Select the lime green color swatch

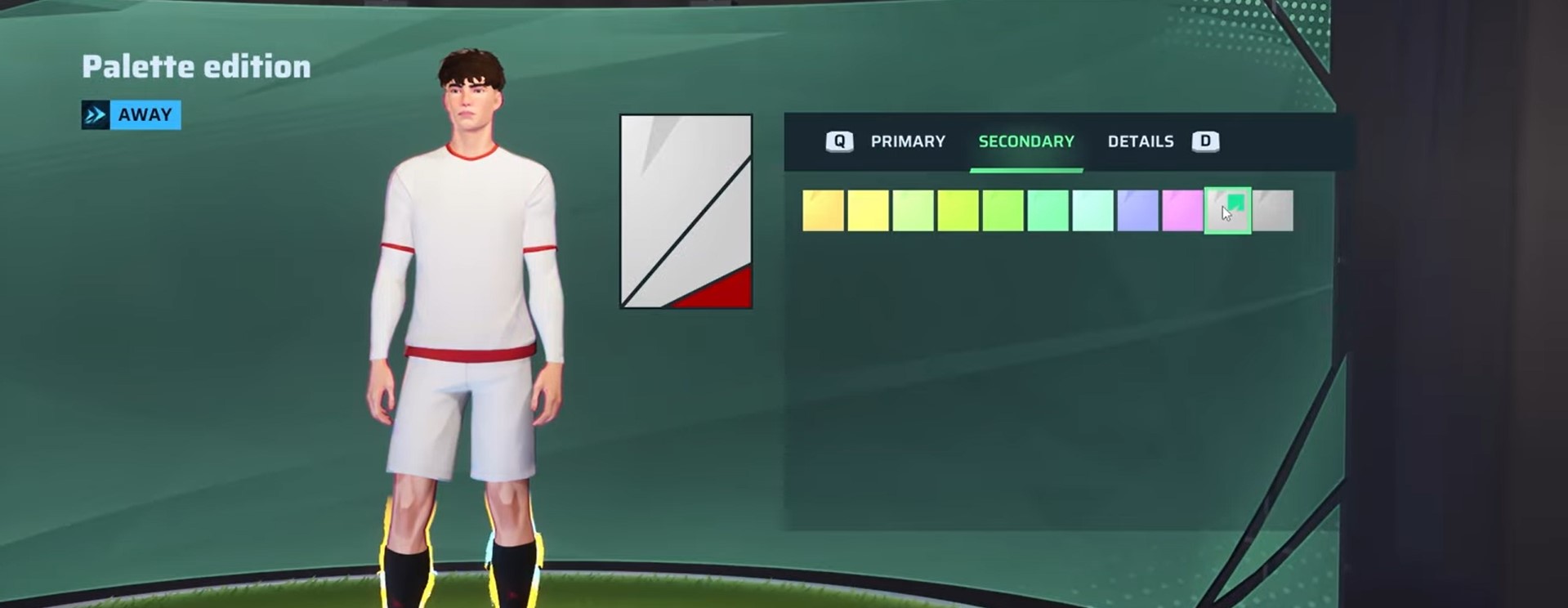[1003, 211]
